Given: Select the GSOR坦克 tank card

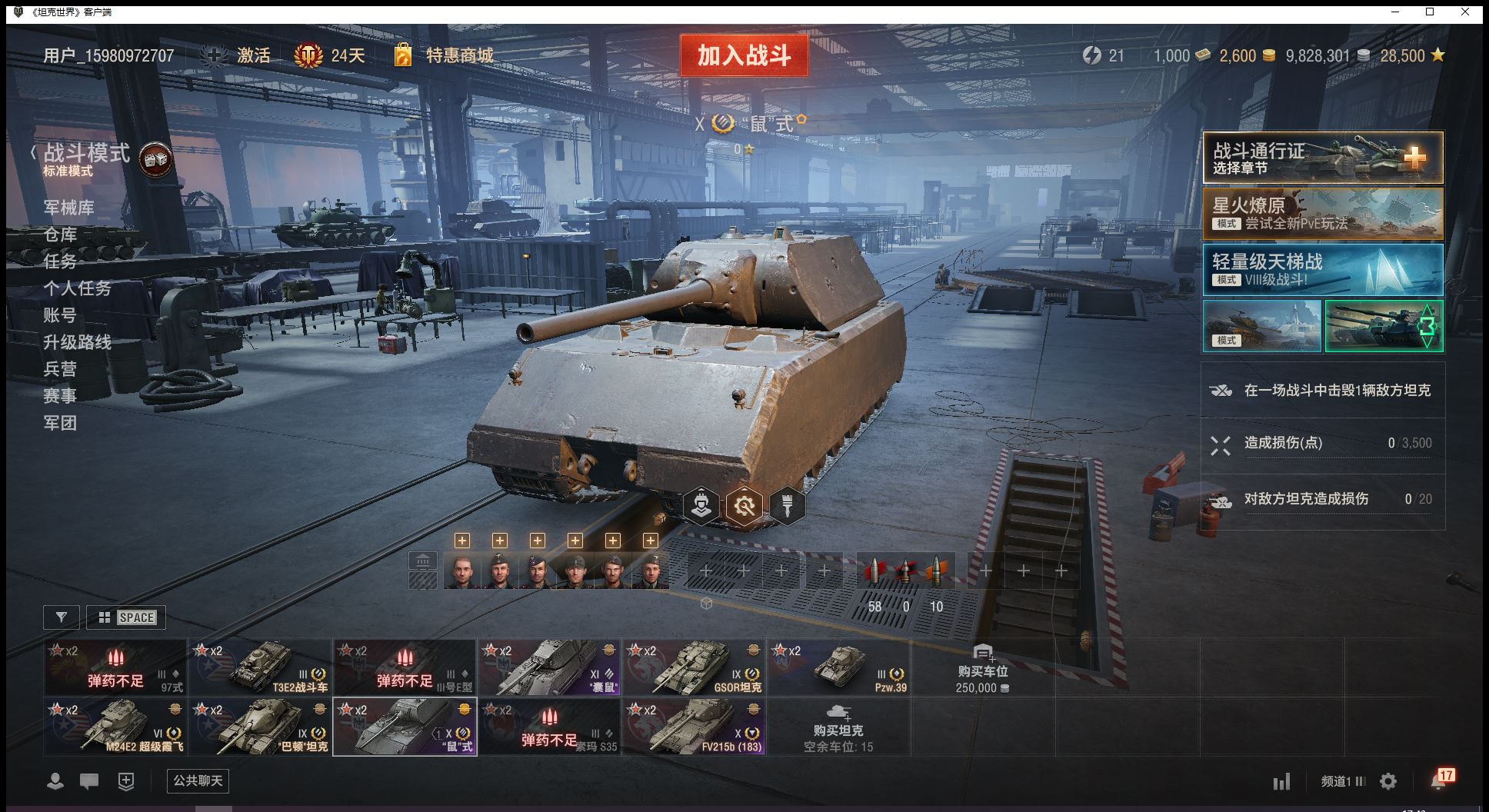Looking at the screenshot, I should [x=695, y=667].
